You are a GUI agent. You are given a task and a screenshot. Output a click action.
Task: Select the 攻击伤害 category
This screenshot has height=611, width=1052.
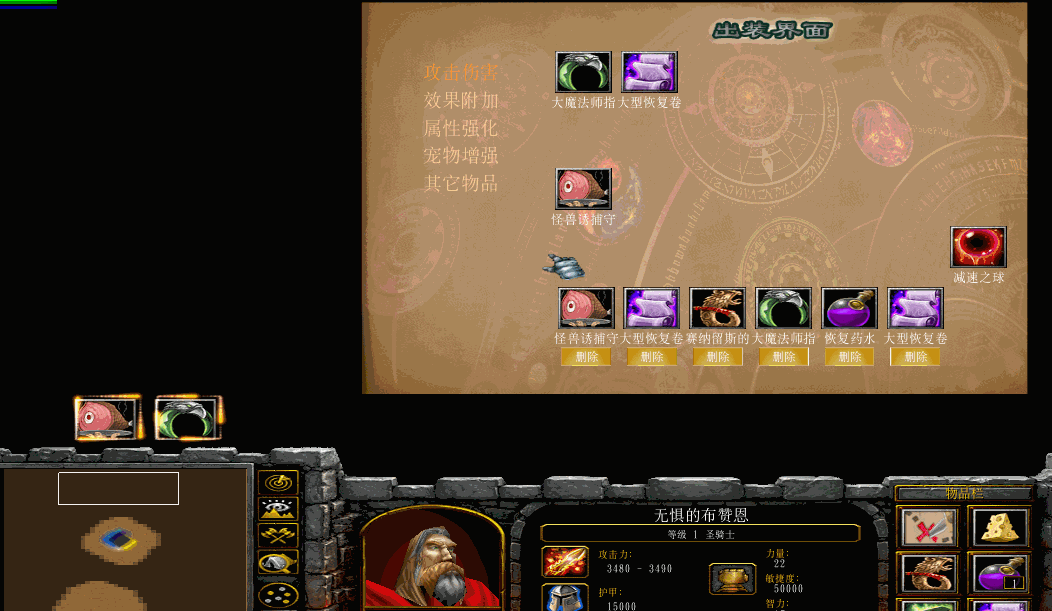click(461, 72)
